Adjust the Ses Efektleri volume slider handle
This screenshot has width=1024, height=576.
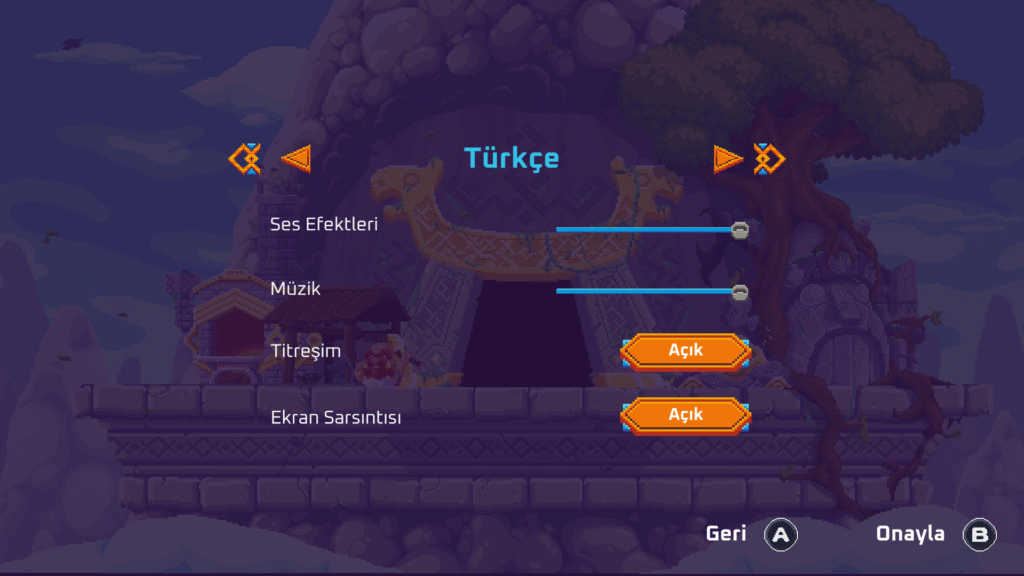[739, 230]
